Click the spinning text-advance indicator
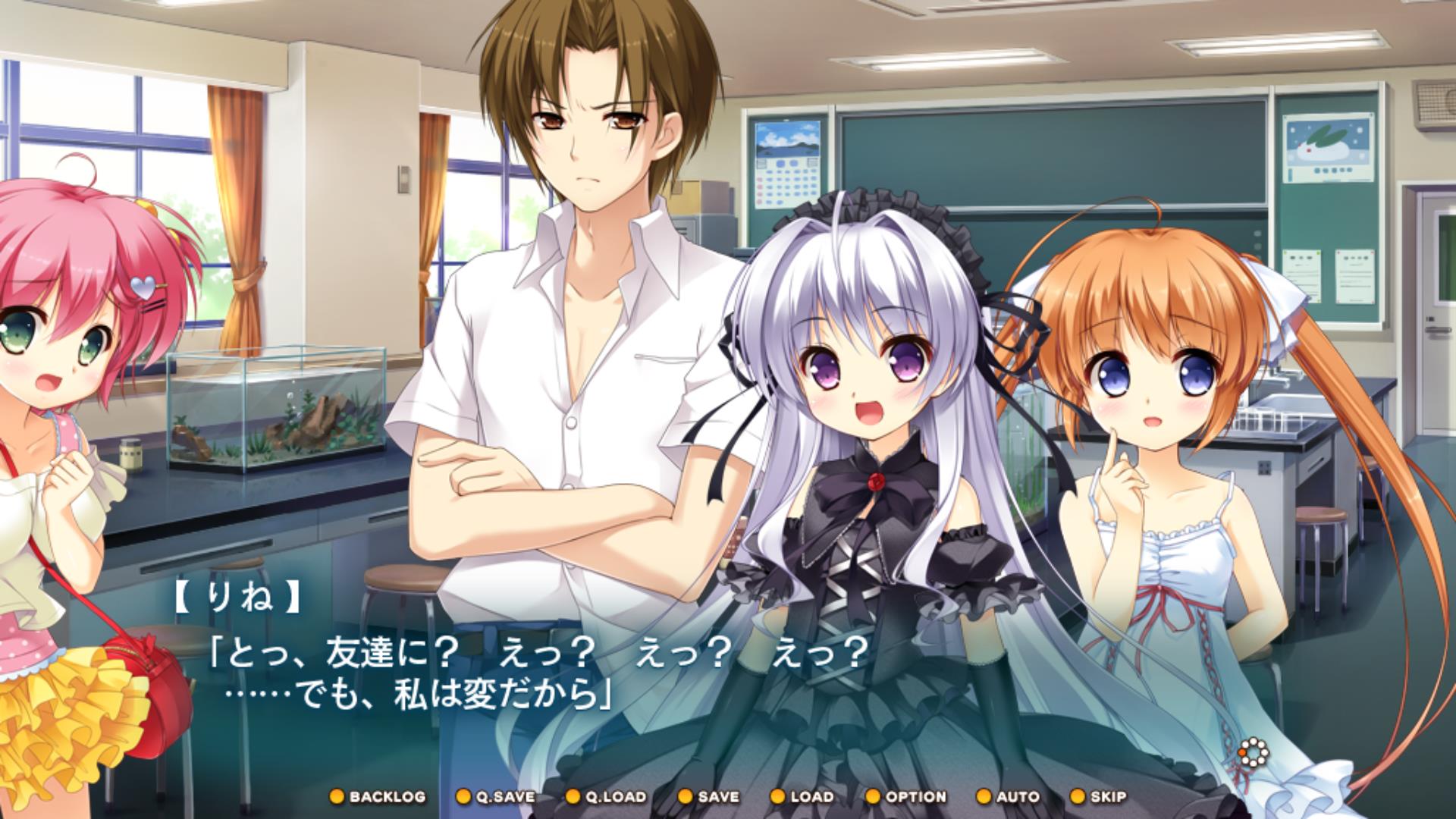The width and height of the screenshot is (1456, 819). pyautogui.click(x=1253, y=753)
